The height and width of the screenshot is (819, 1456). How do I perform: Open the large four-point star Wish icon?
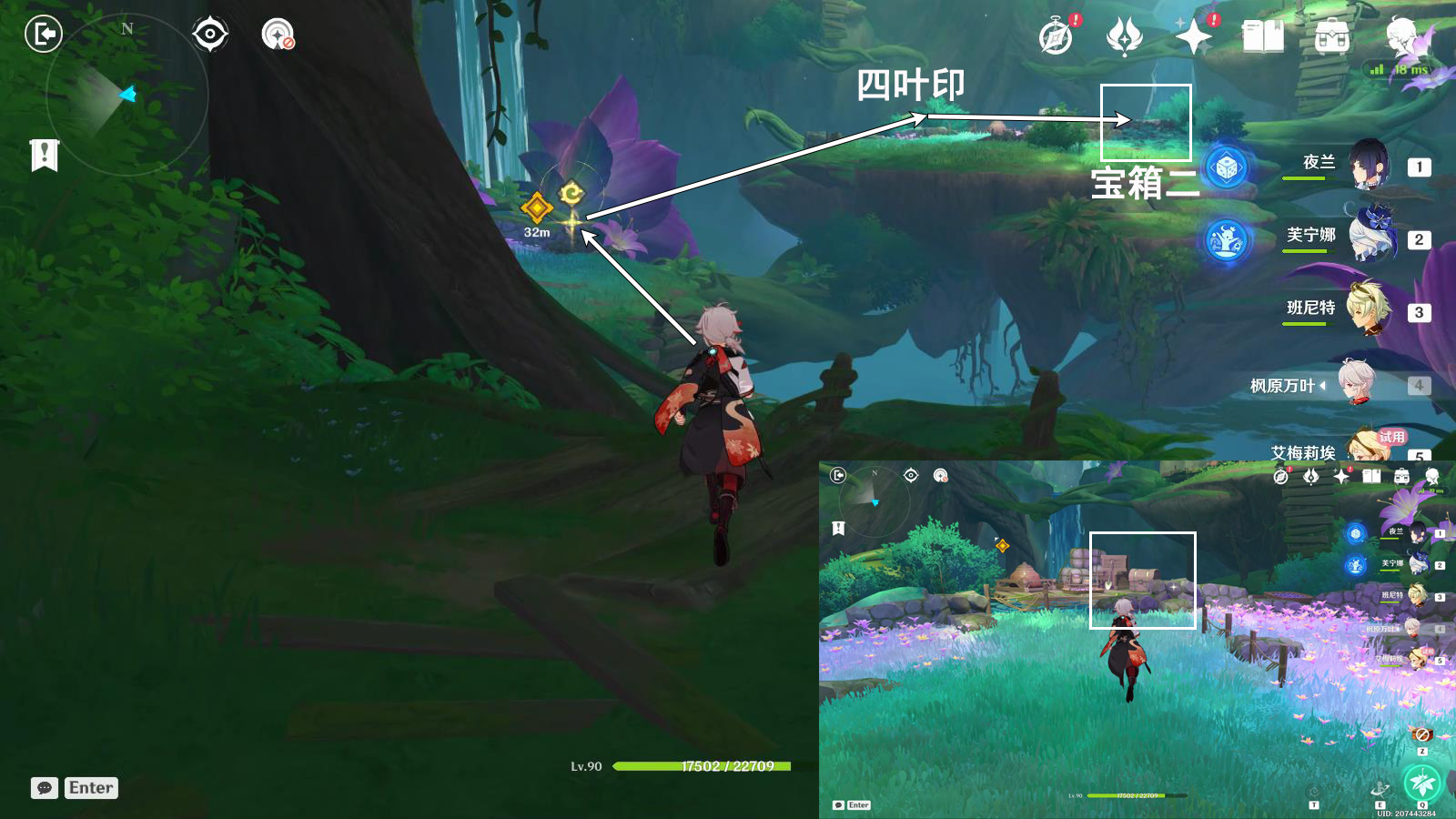point(1193,37)
